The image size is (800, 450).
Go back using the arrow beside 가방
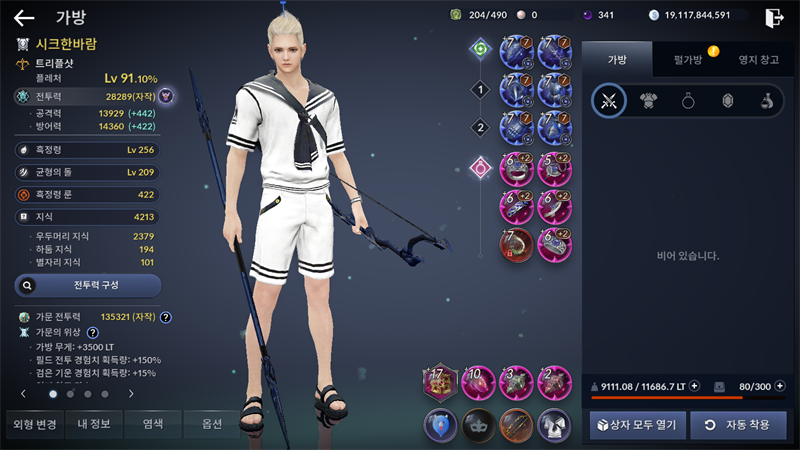pos(24,17)
